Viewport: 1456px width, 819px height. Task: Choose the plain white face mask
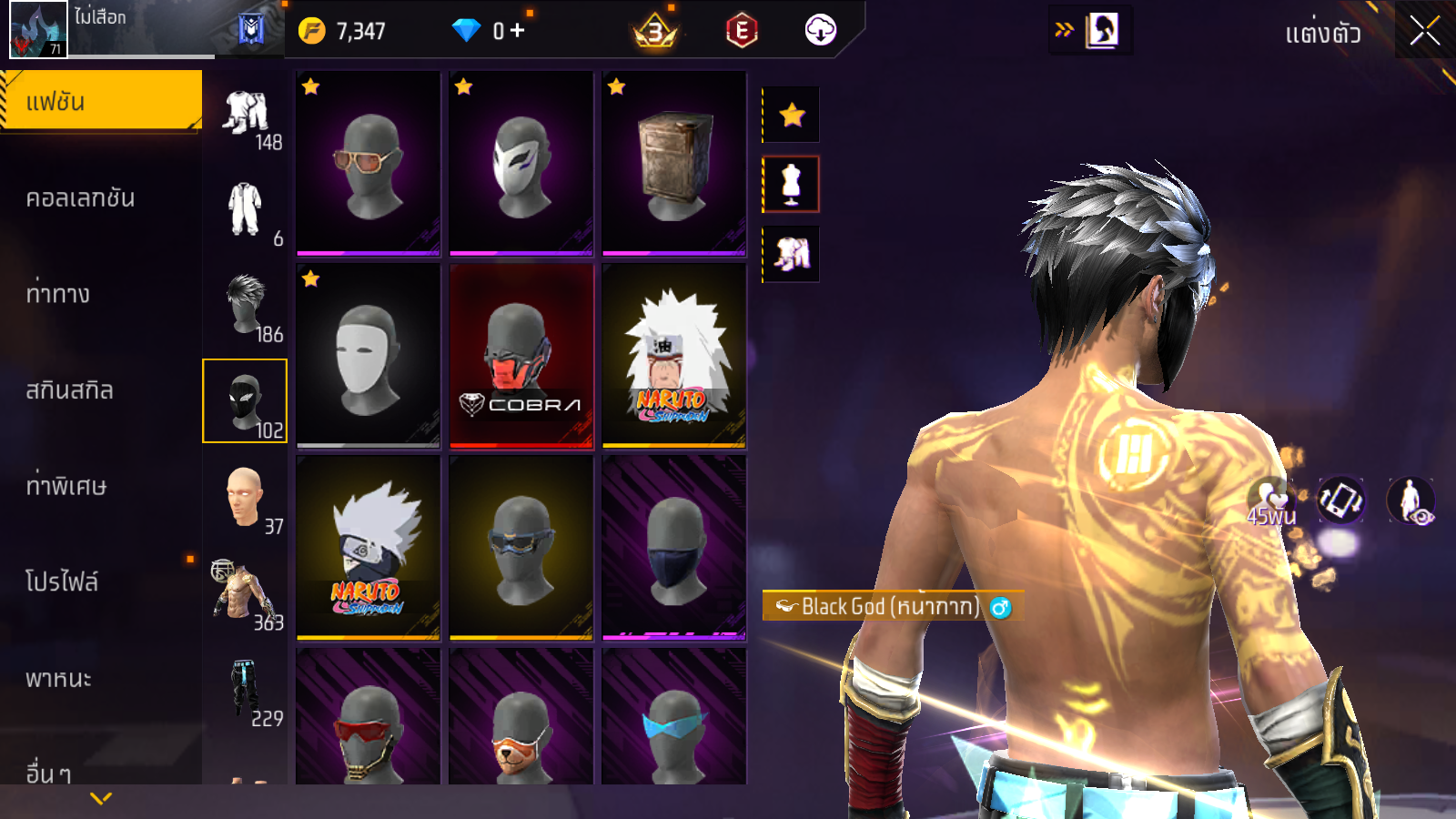click(369, 355)
